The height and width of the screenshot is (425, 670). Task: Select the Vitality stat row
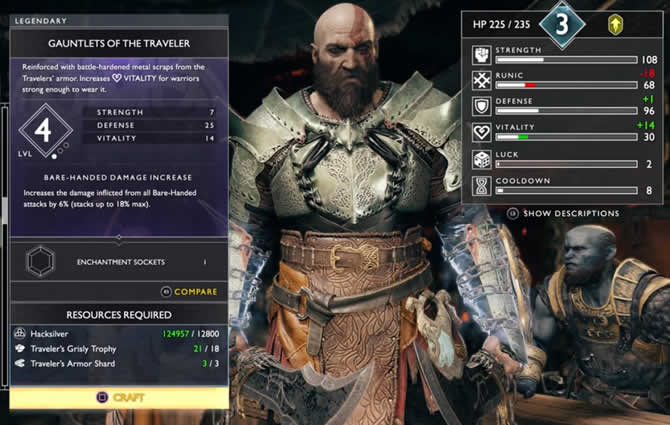tap(563, 132)
